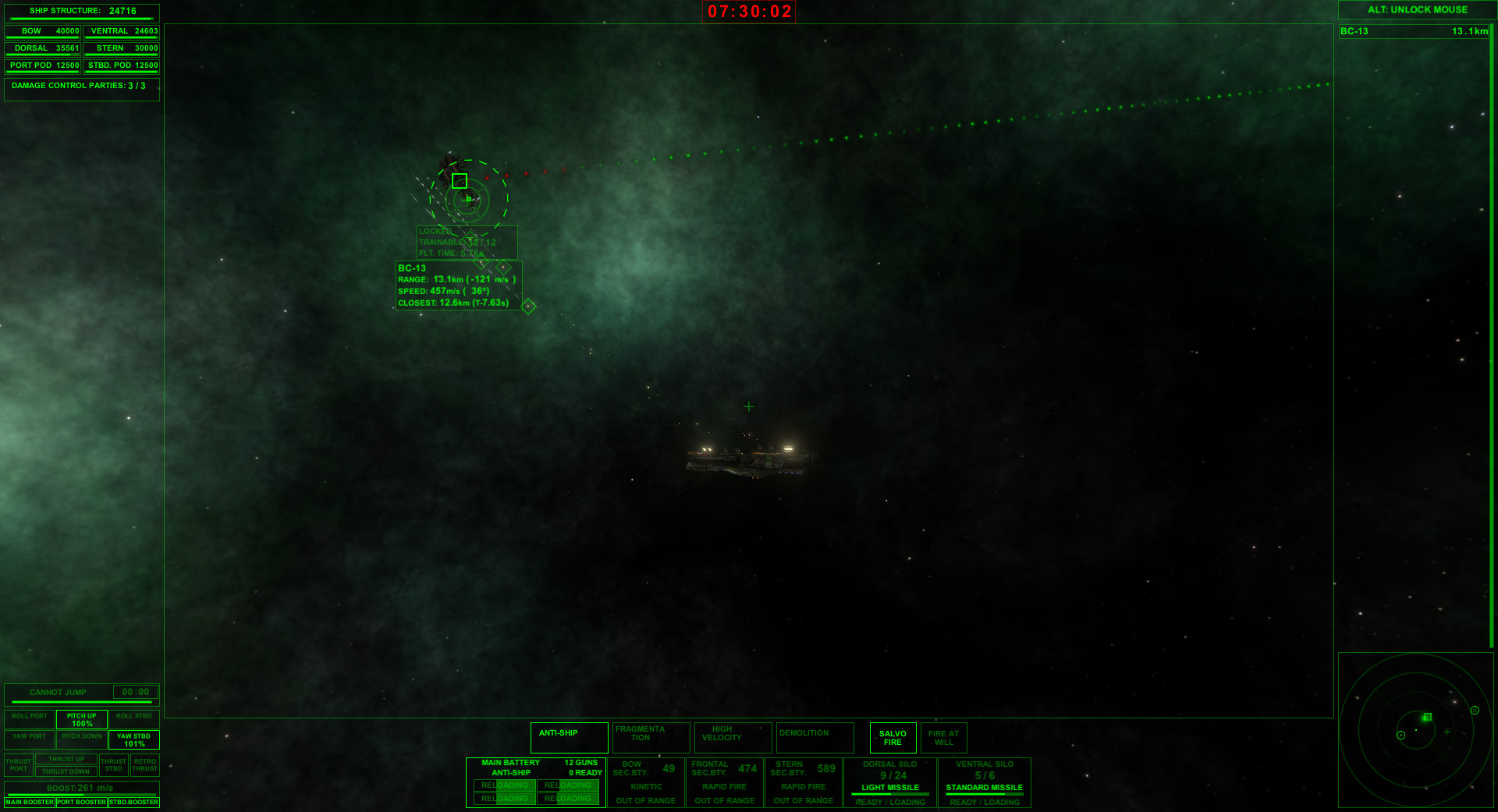This screenshot has height=812, width=1498.
Task: Click the BC-13 target info readout
Action: point(458,285)
